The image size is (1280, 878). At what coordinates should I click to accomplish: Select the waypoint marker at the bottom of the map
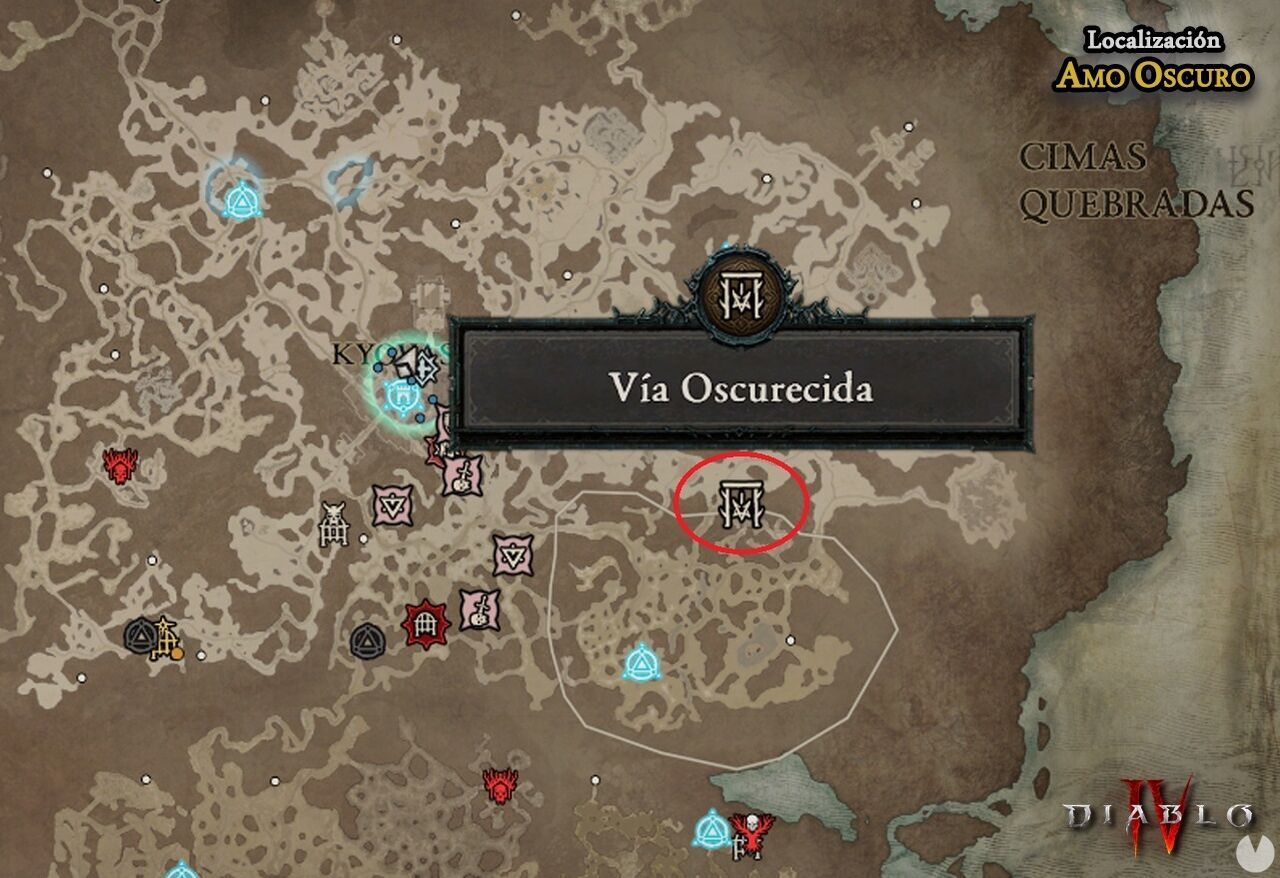coord(713,828)
